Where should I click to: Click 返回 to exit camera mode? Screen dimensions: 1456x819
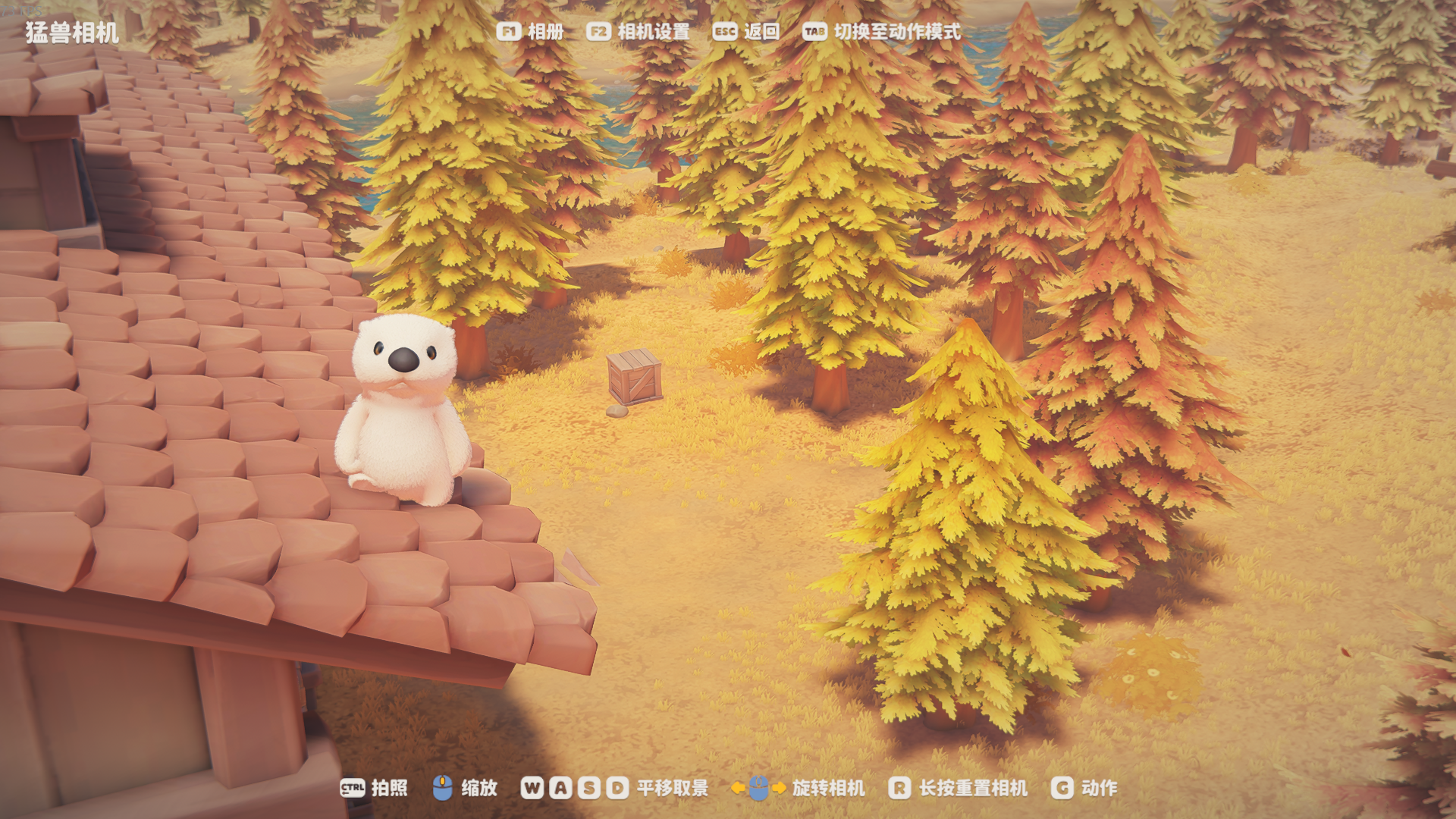[746, 32]
